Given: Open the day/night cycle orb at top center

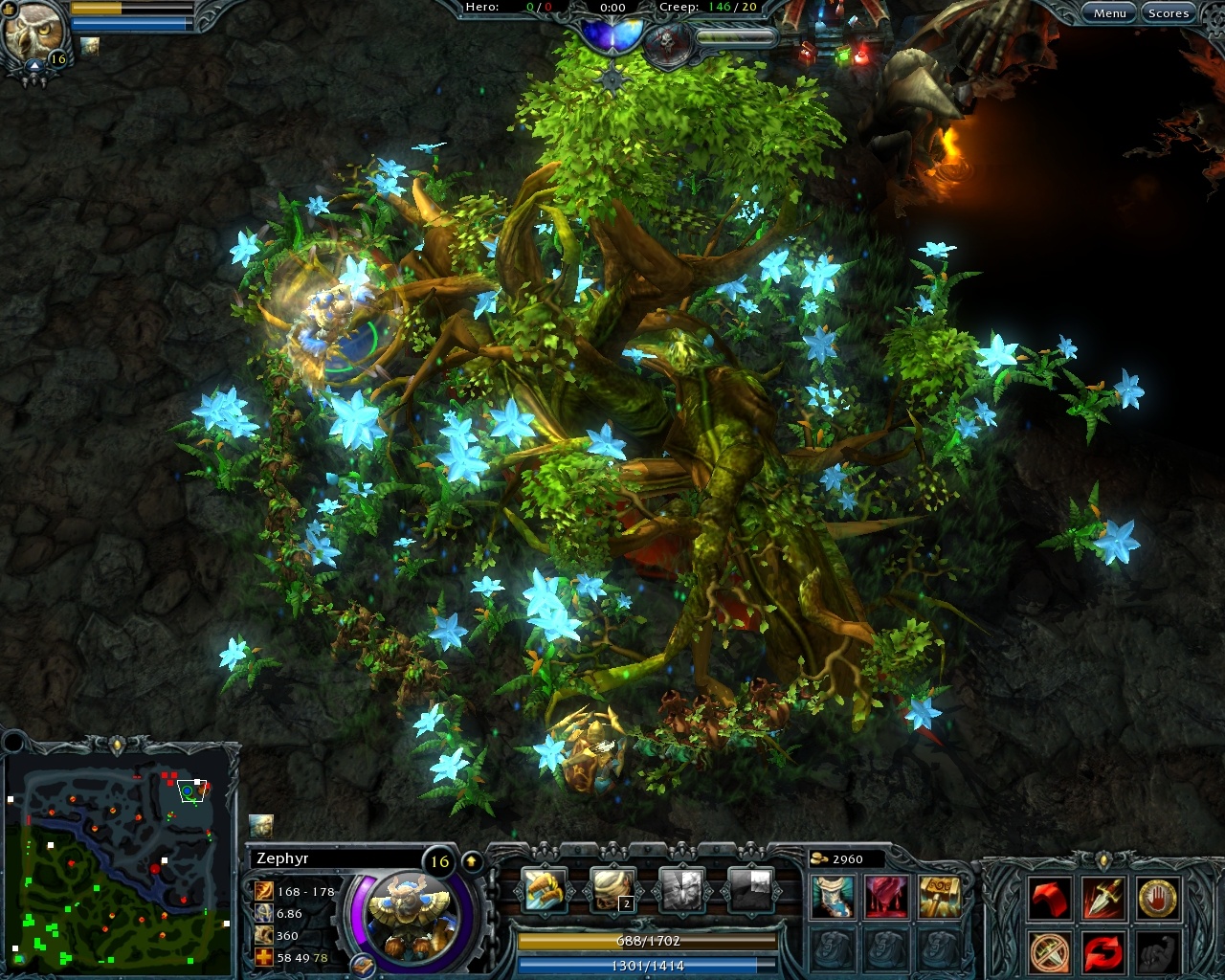Looking at the screenshot, I should [612, 29].
